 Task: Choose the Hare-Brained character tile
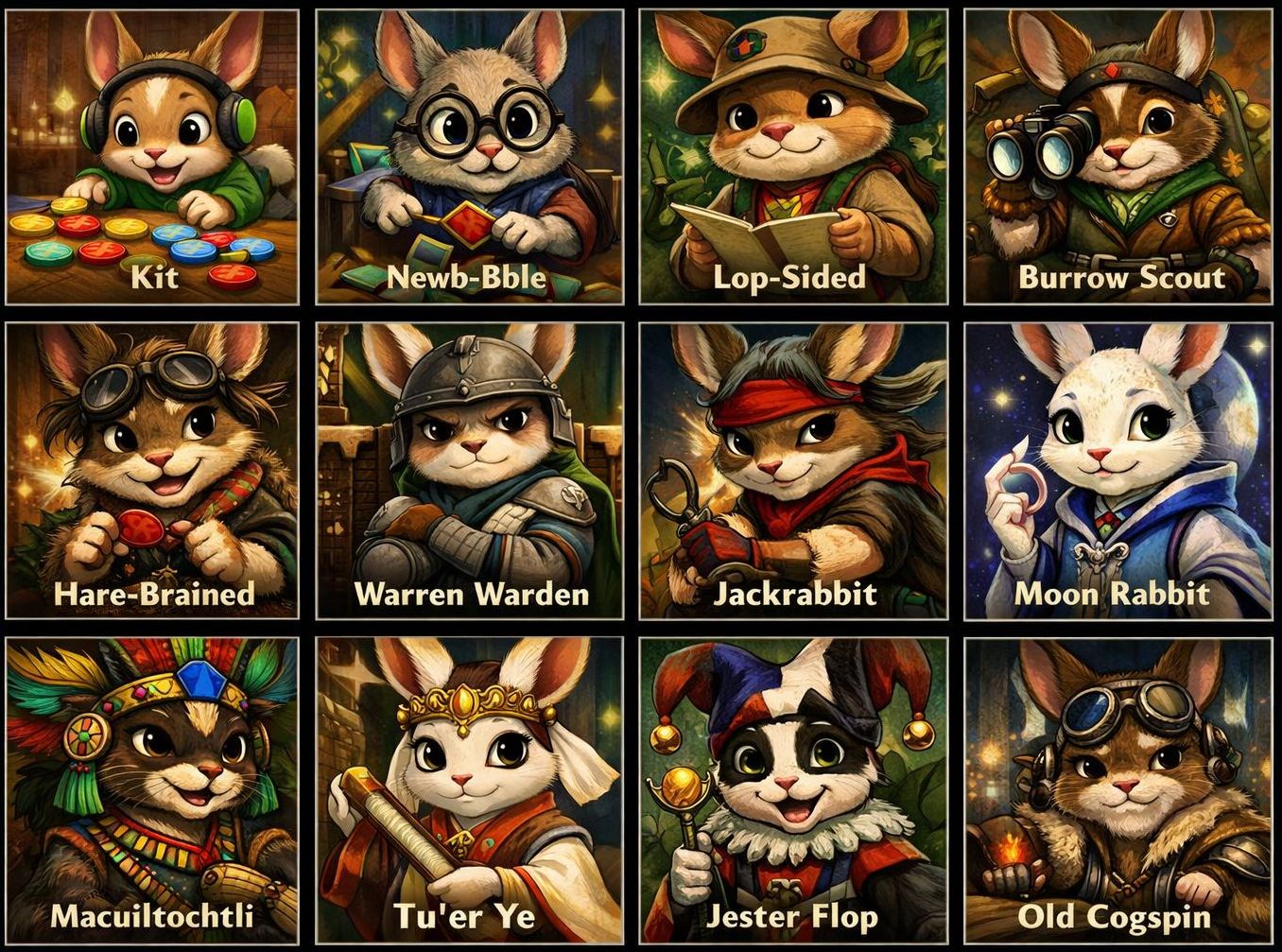tap(153, 471)
